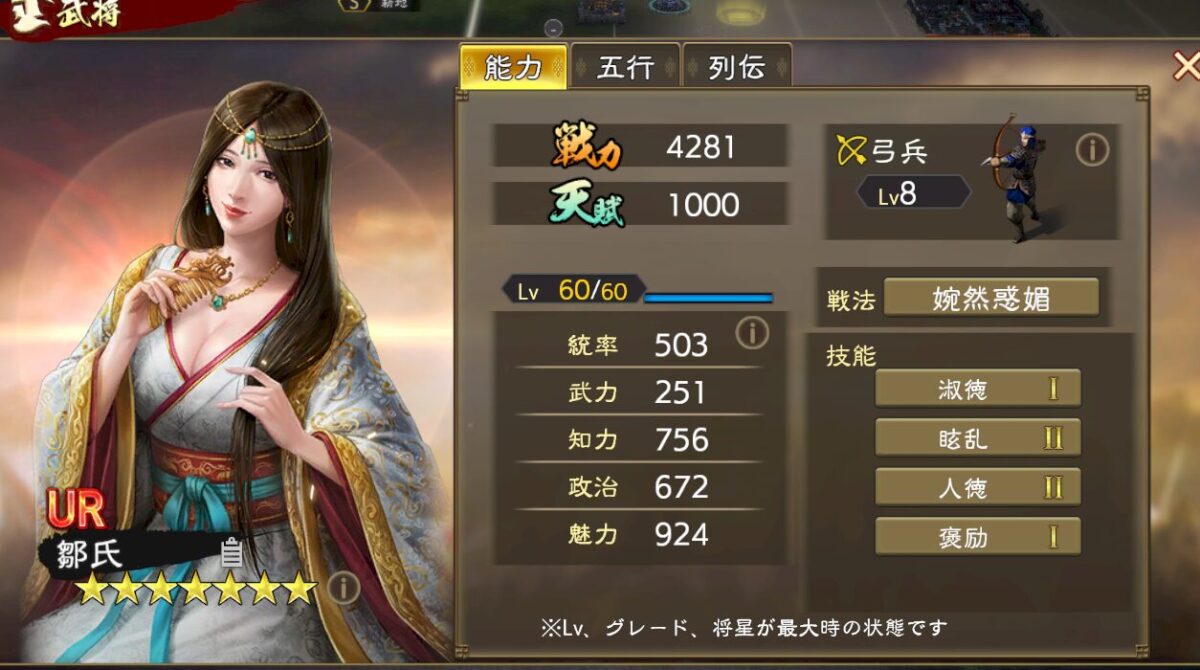The width and height of the screenshot is (1200, 670).
Task: Tap the 自 icon beside 鄒氏 name
Action: tap(231, 552)
